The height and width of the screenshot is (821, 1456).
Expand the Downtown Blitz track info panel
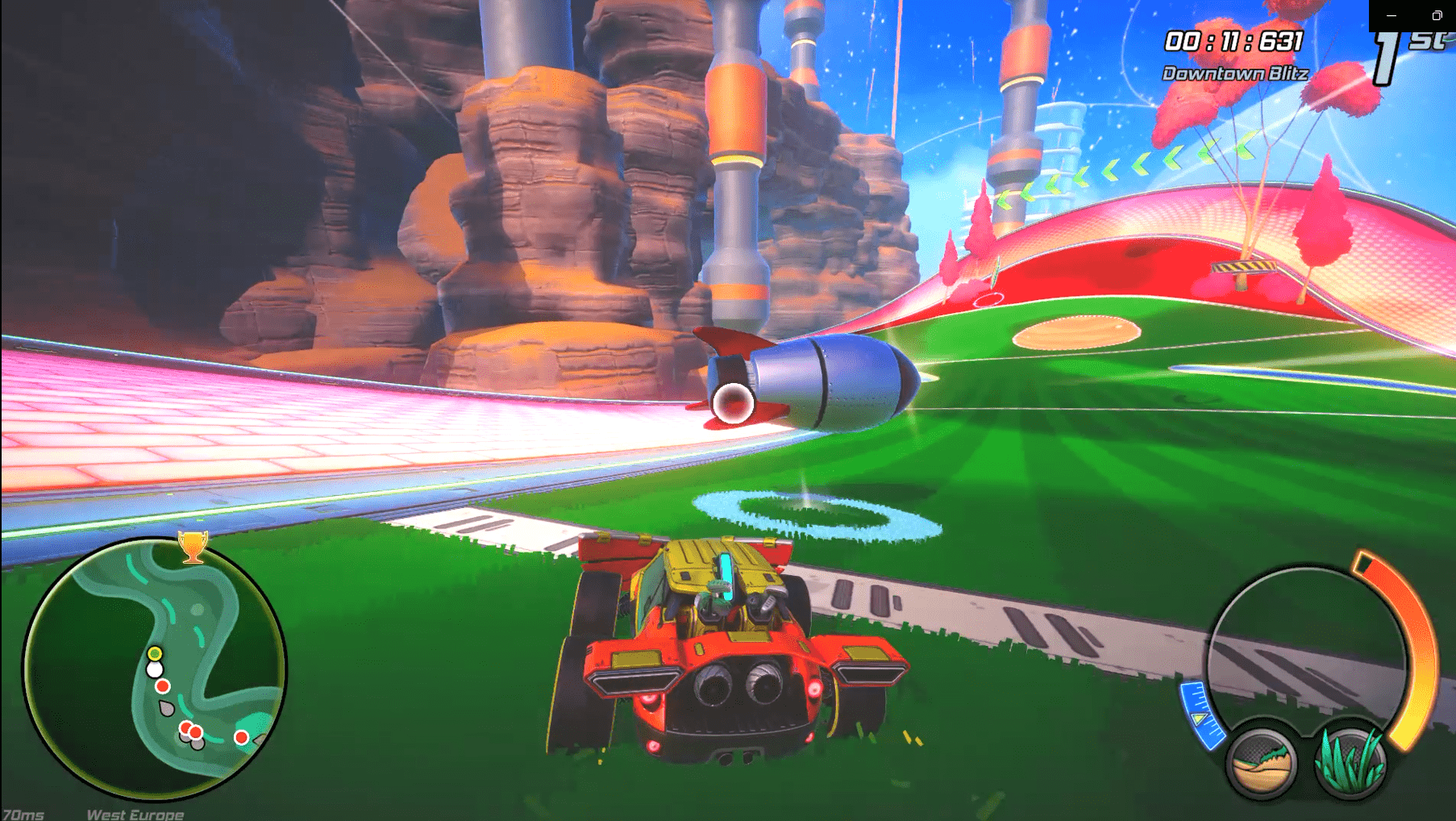pyautogui.click(x=1235, y=73)
